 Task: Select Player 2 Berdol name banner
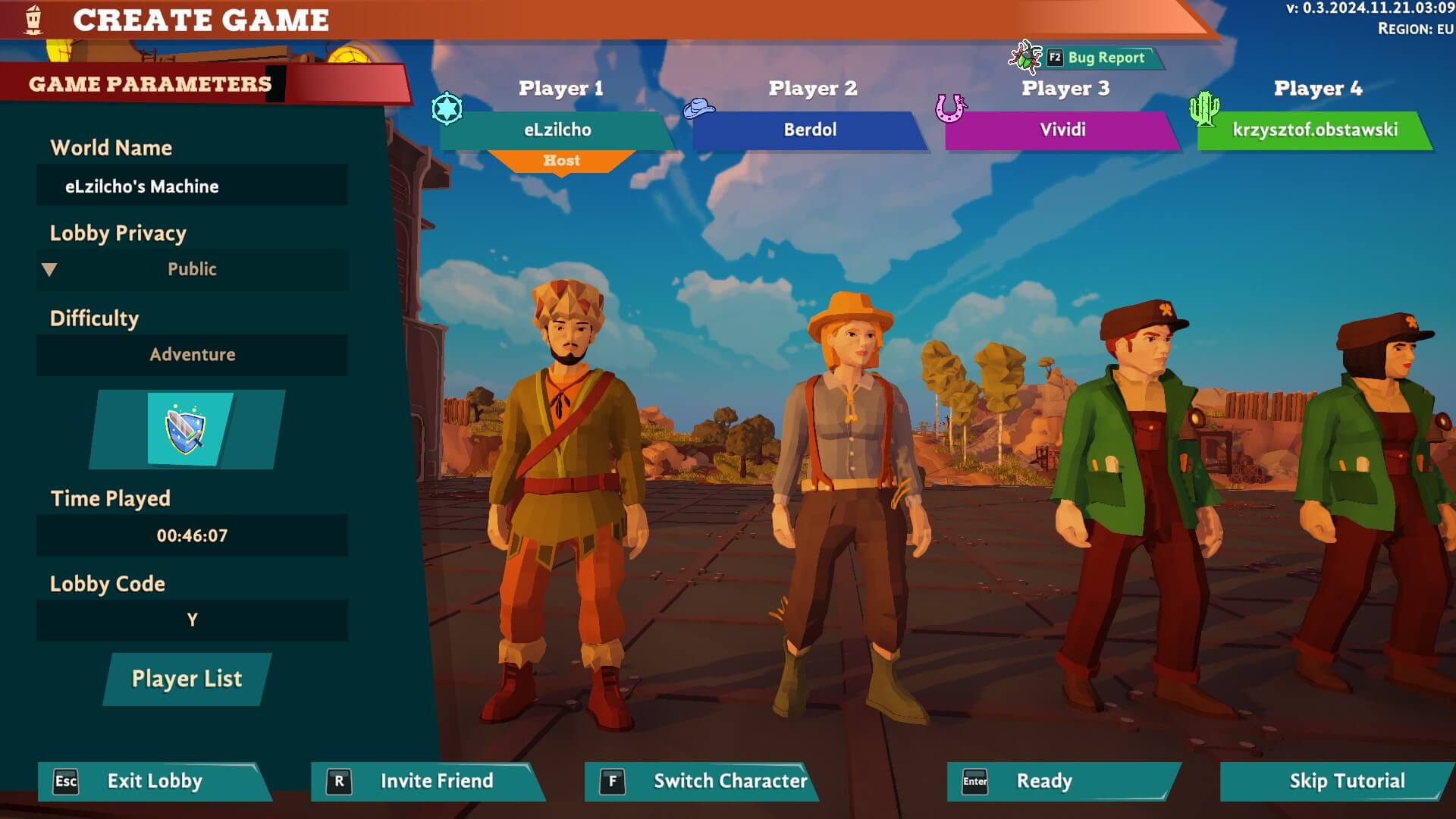click(x=810, y=130)
